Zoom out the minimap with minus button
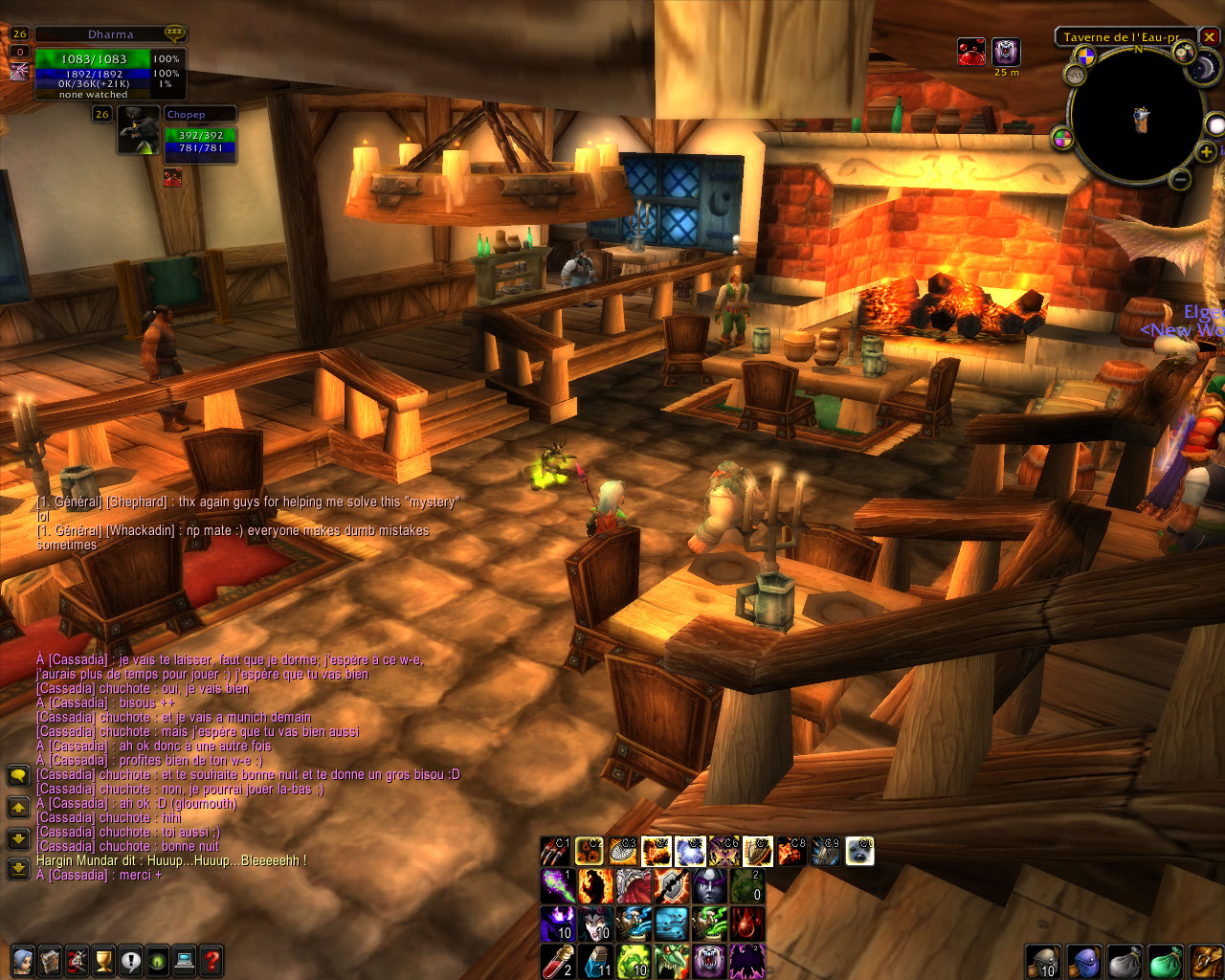Image resolution: width=1225 pixels, height=980 pixels. pos(1180,179)
